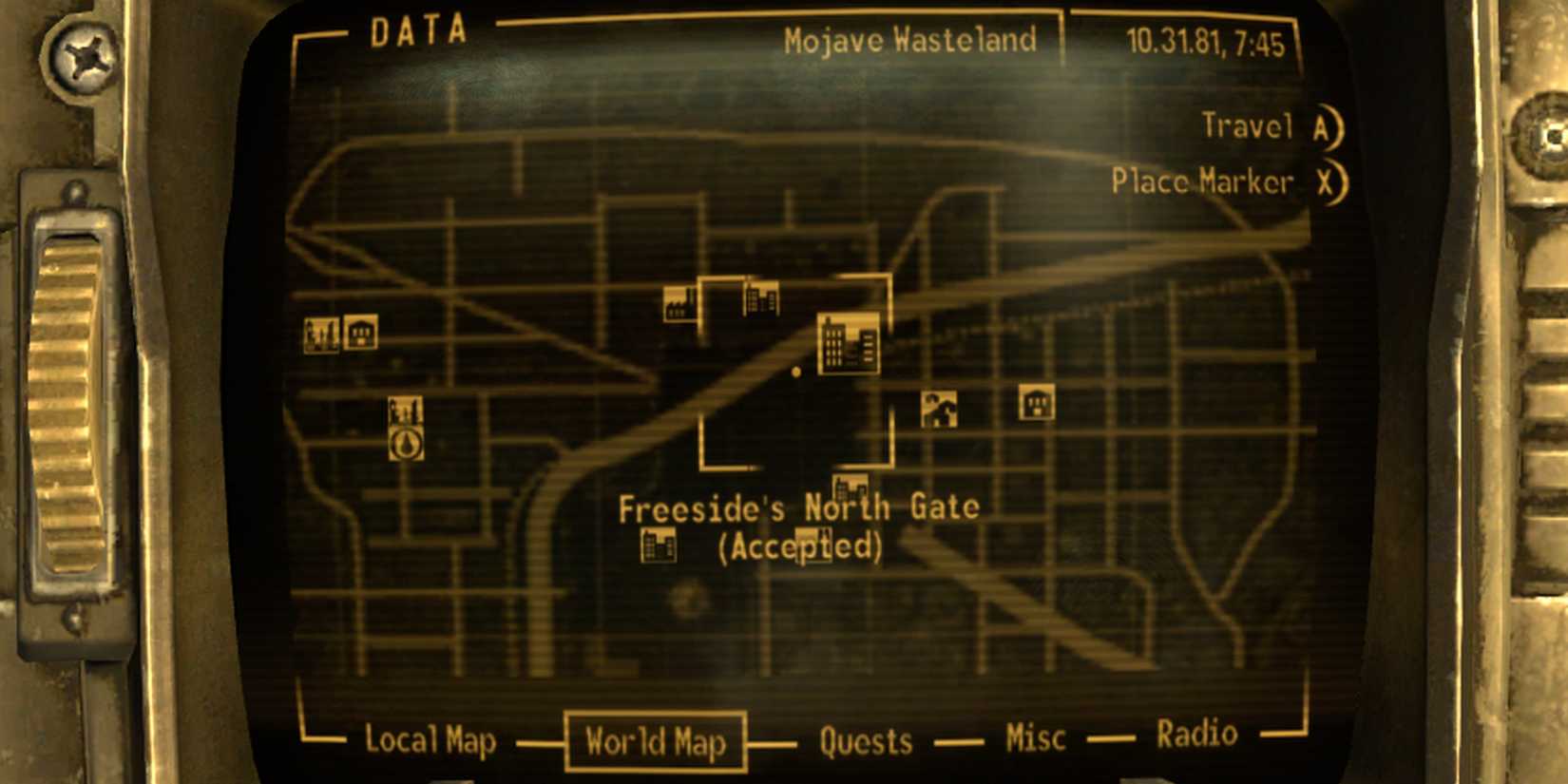Switch to the Local Map tab
Screen dimensions: 1568x784
coord(432,740)
